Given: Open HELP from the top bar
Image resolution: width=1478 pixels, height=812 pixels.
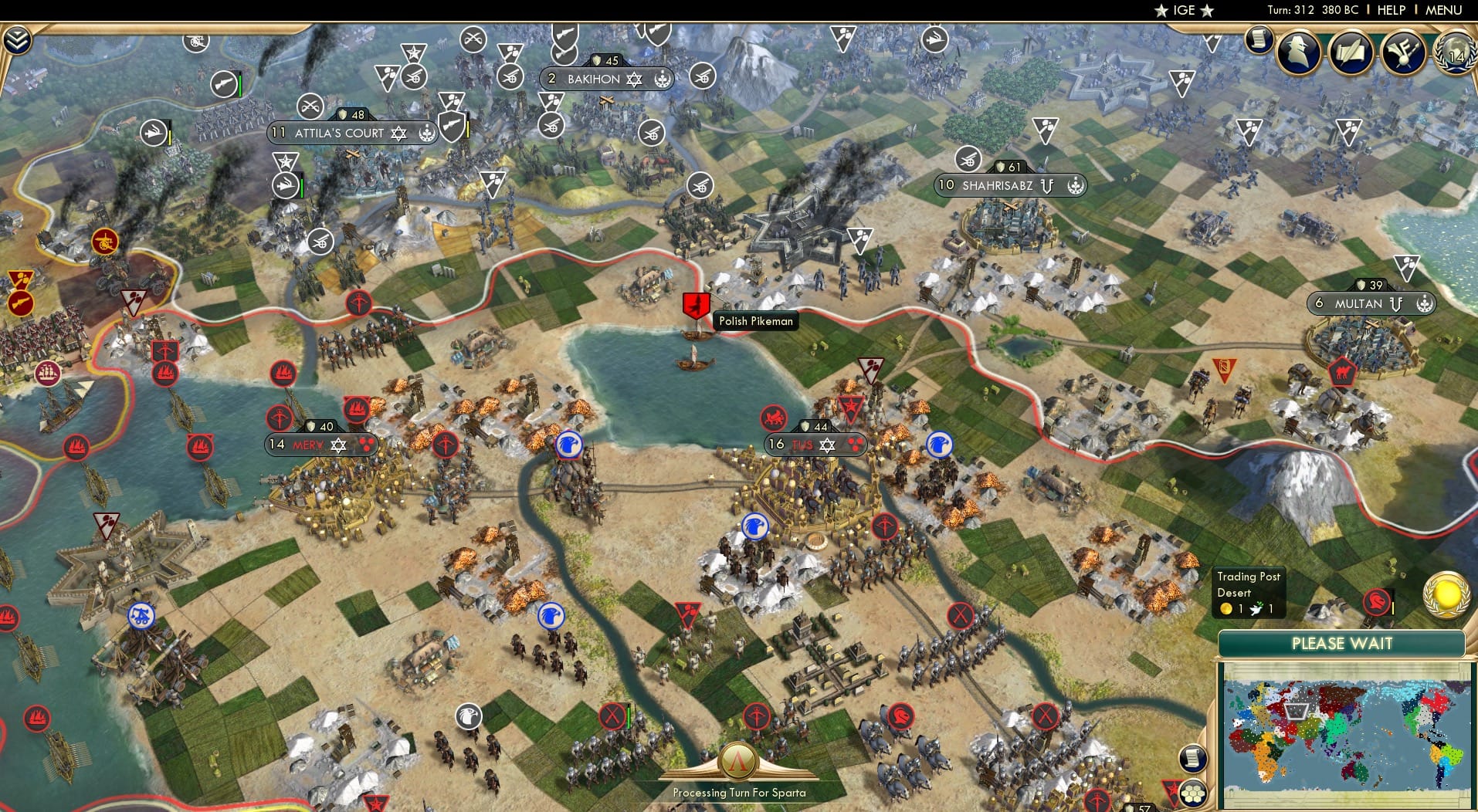Looking at the screenshot, I should point(1391,10).
